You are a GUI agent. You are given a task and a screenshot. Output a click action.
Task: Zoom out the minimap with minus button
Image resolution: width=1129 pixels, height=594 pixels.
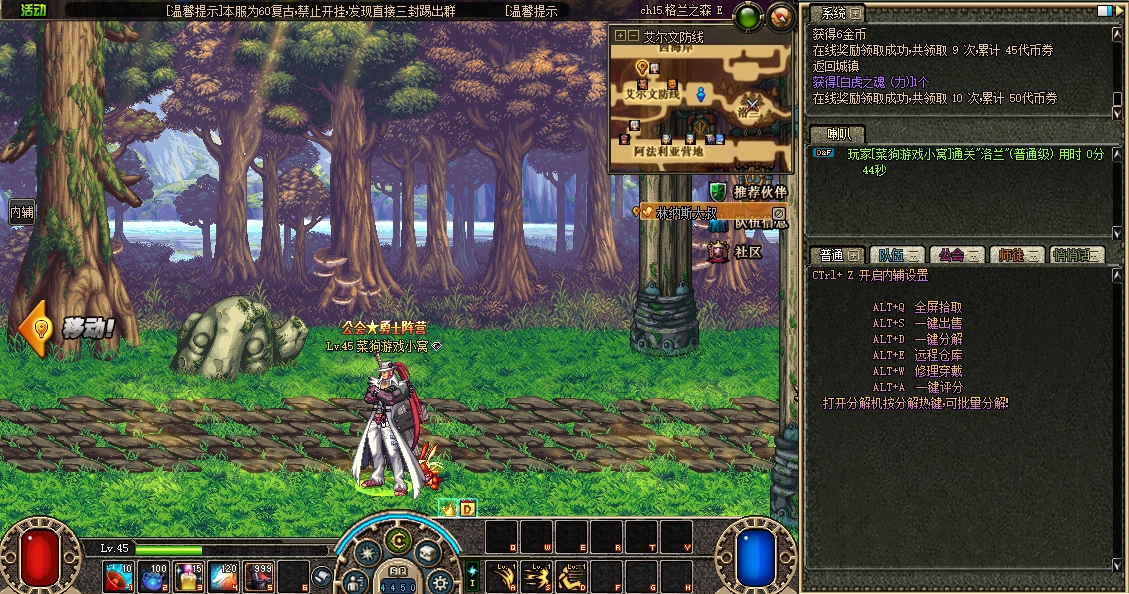(x=633, y=35)
